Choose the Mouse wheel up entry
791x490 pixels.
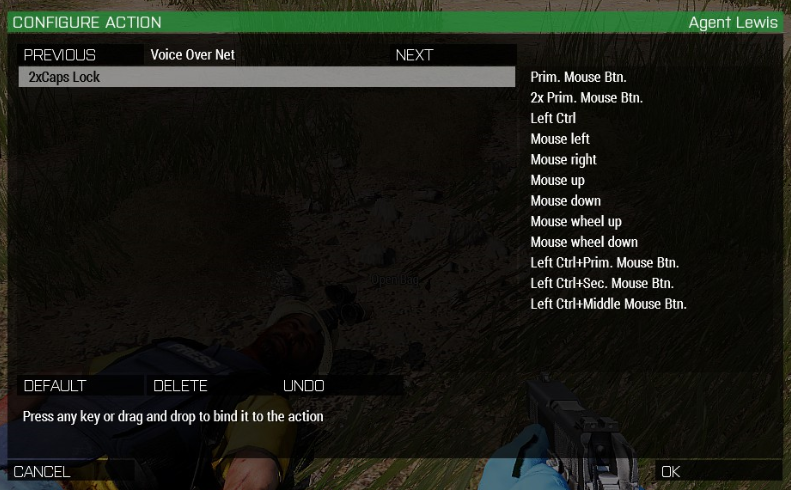coord(575,222)
